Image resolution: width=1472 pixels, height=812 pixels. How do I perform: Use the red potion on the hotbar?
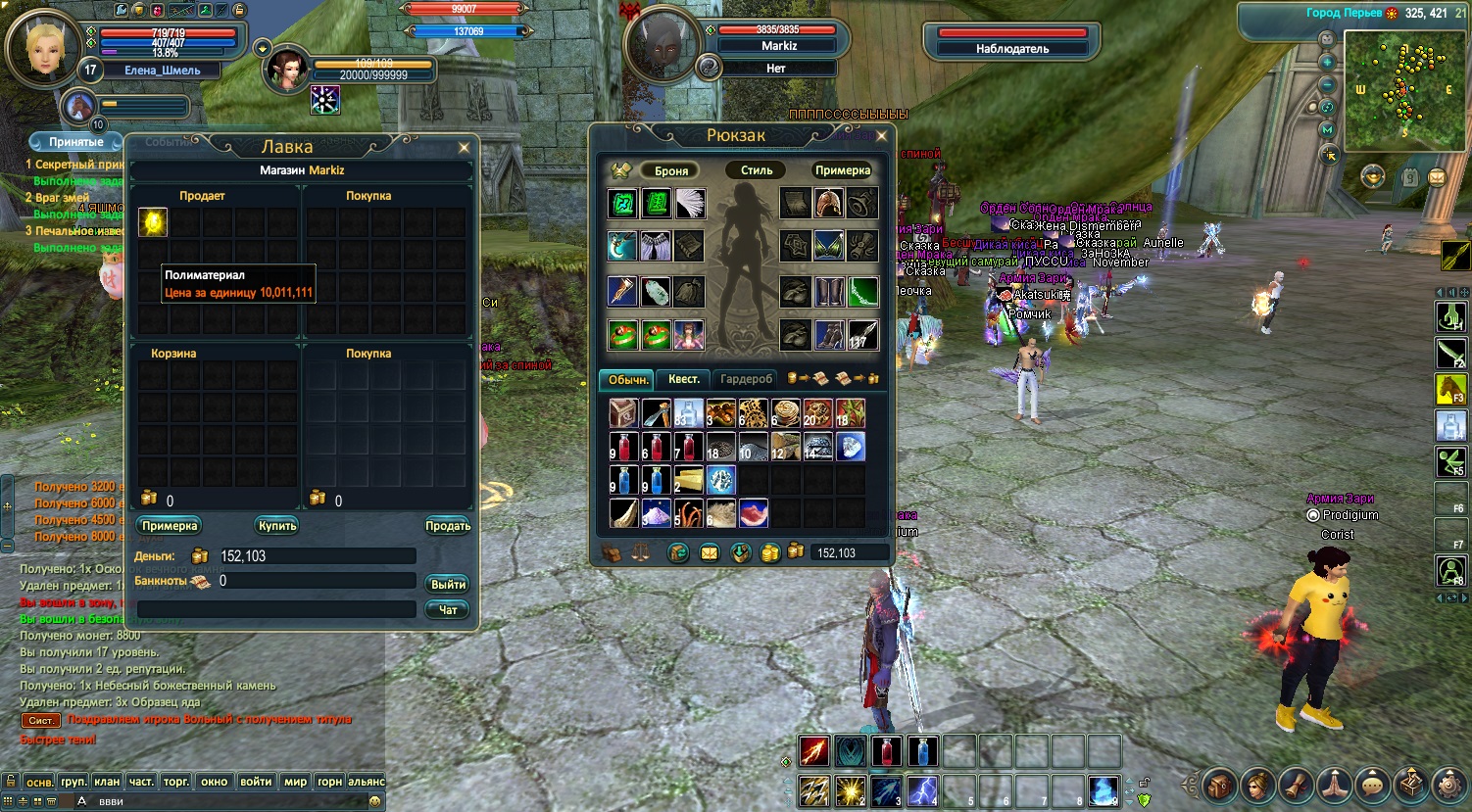pos(887,751)
